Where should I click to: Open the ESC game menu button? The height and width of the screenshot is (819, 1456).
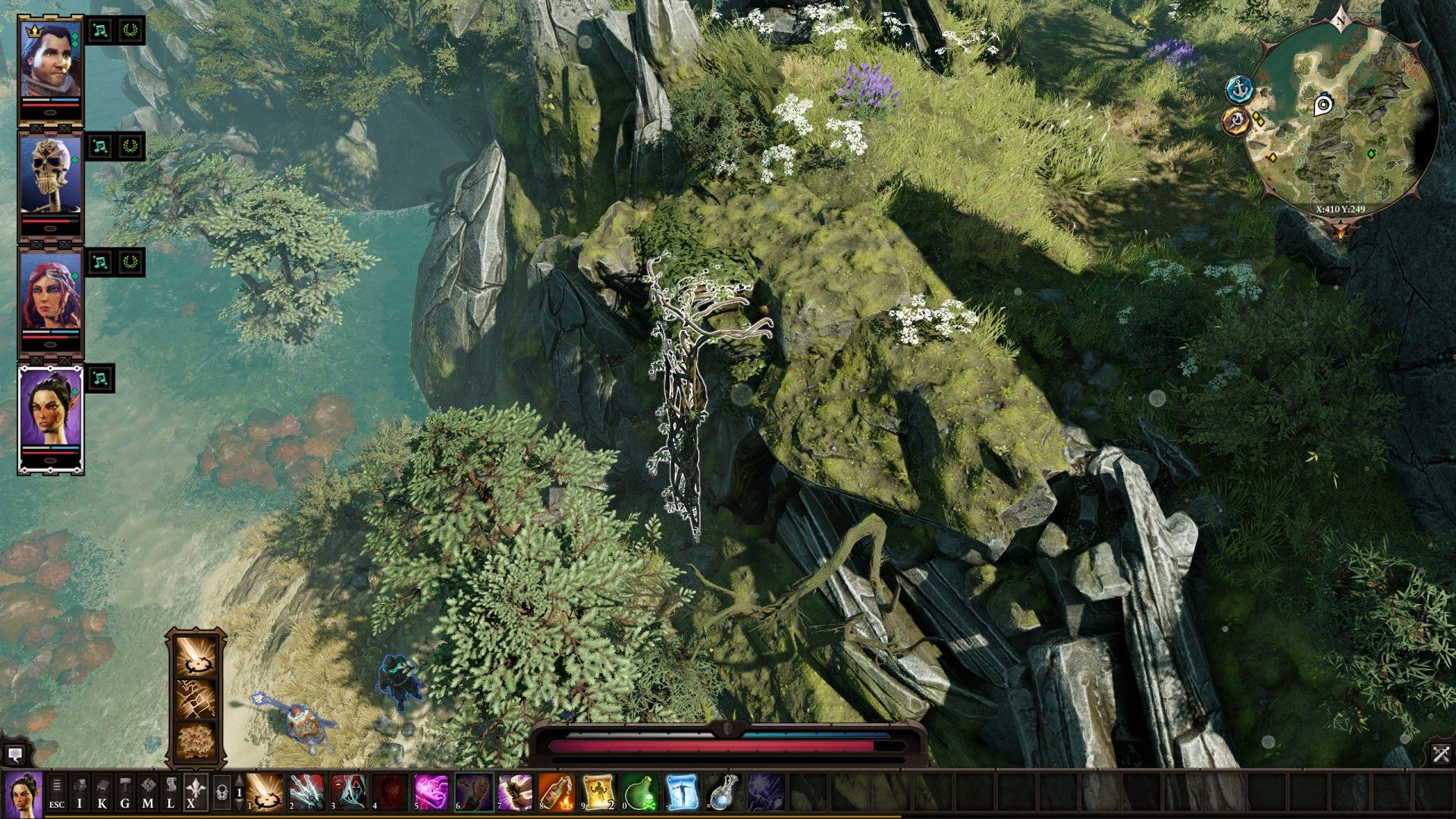pyautogui.click(x=57, y=793)
